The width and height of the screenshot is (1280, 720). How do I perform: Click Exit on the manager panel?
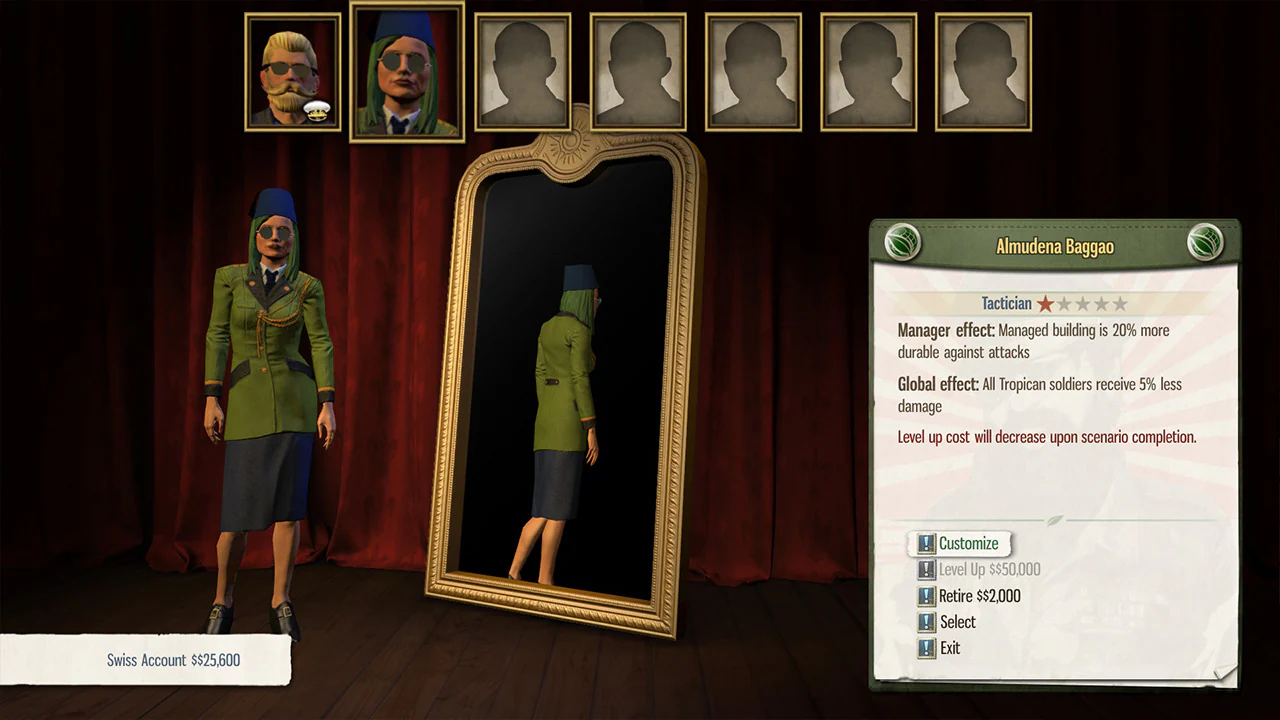pyautogui.click(x=951, y=647)
